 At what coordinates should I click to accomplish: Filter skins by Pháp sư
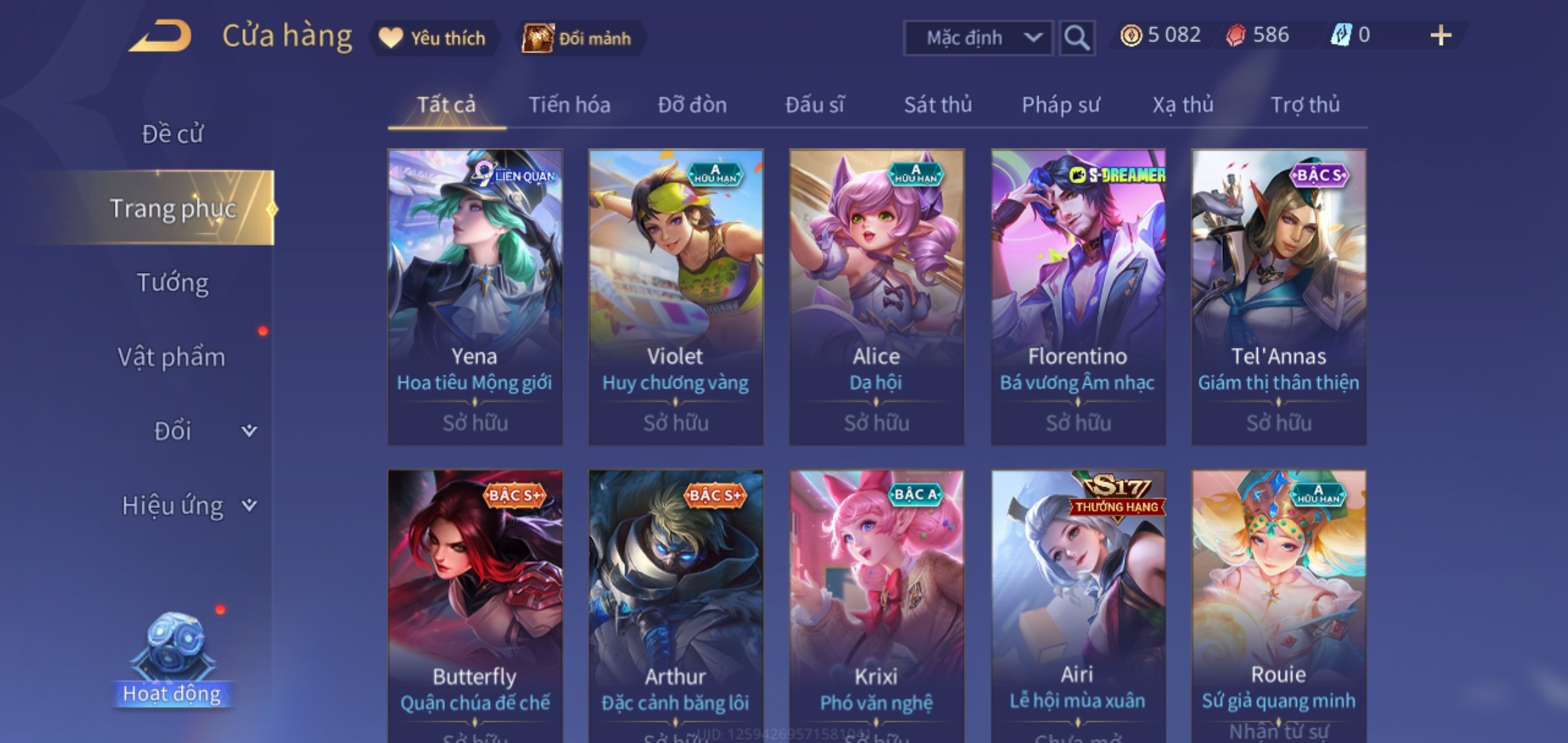1060,105
